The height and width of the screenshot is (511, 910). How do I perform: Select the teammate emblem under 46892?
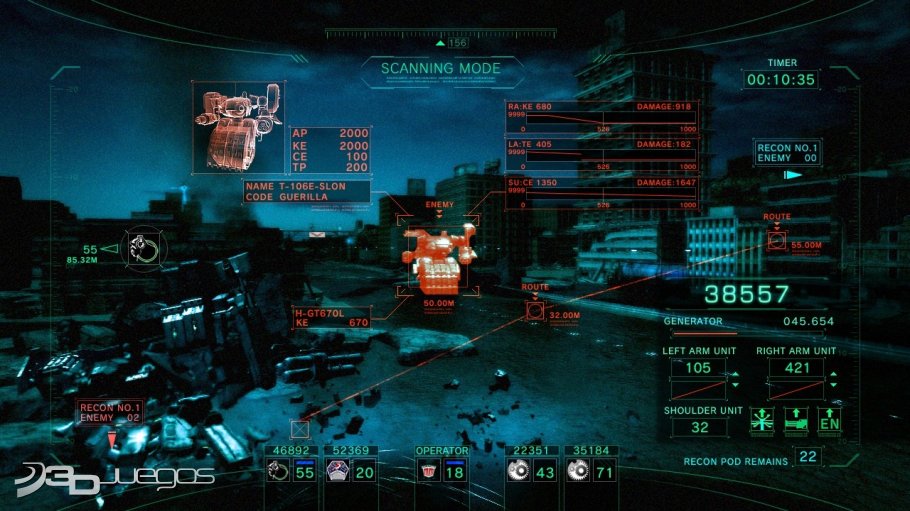(276, 473)
